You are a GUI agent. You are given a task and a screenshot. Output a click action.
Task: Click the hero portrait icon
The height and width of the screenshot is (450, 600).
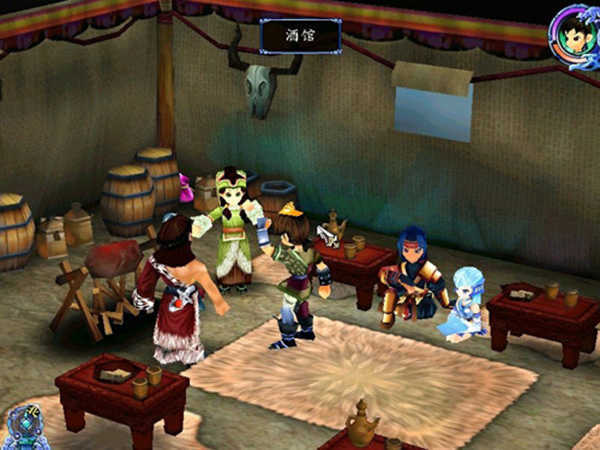point(574,31)
